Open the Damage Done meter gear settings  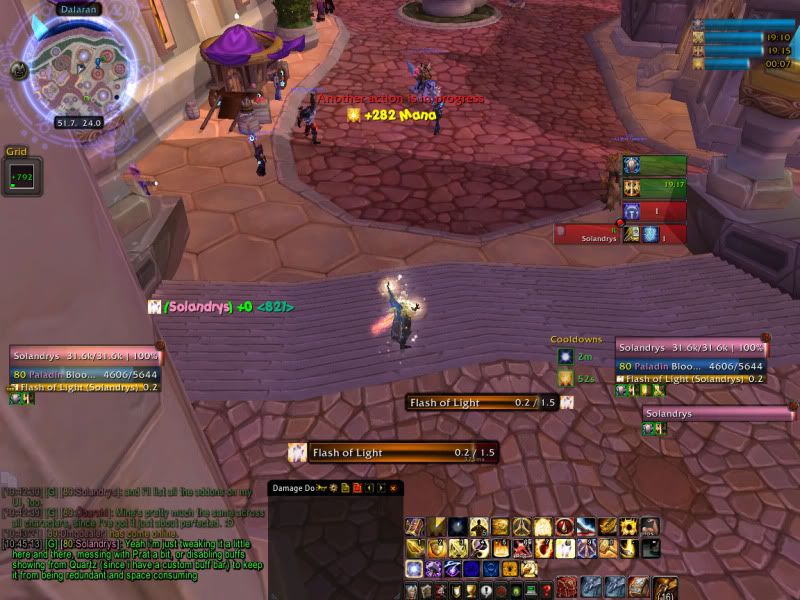coord(331,488)
